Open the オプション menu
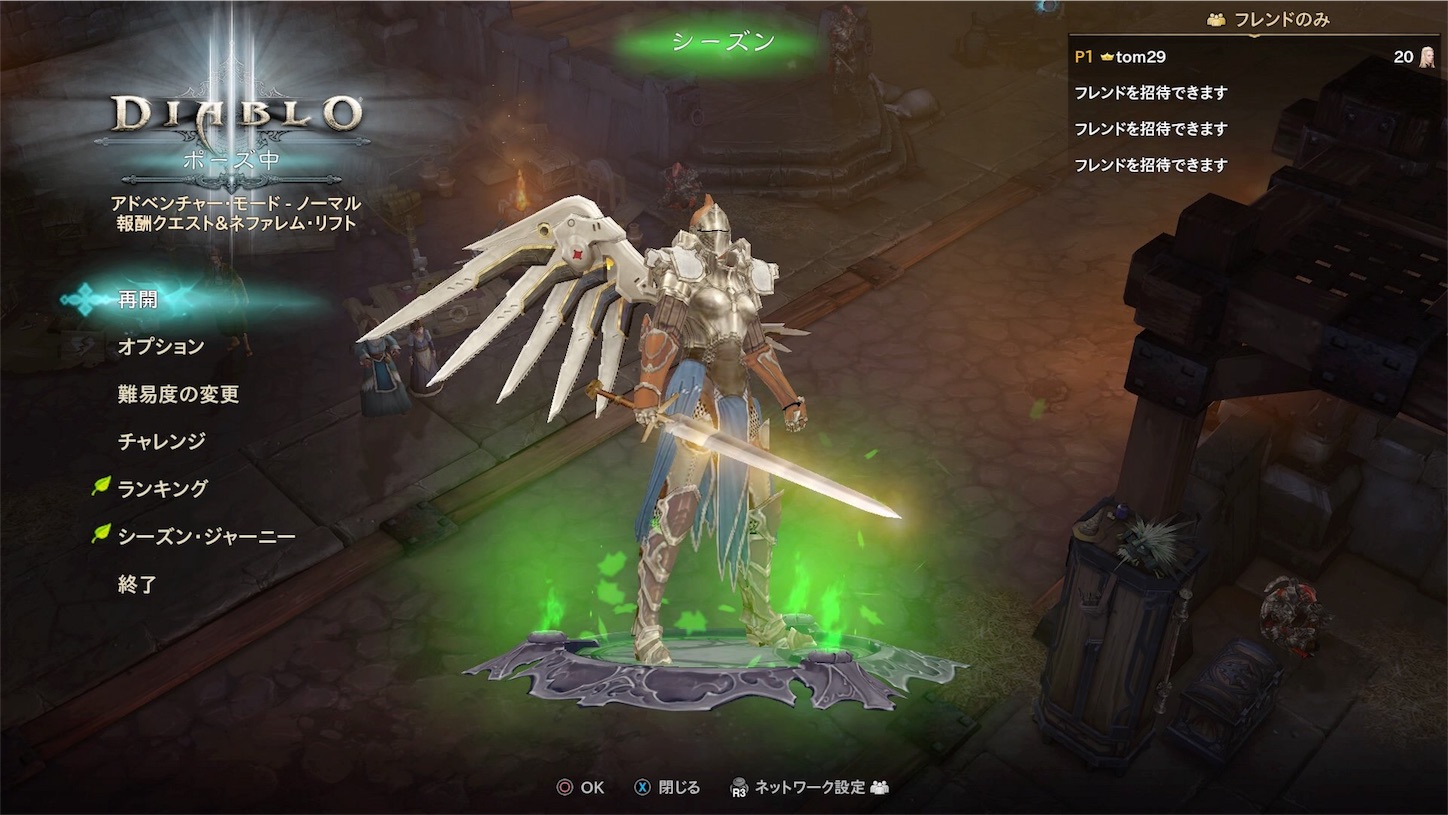Viewport: 1448px width, 815px height. (161, 346)
